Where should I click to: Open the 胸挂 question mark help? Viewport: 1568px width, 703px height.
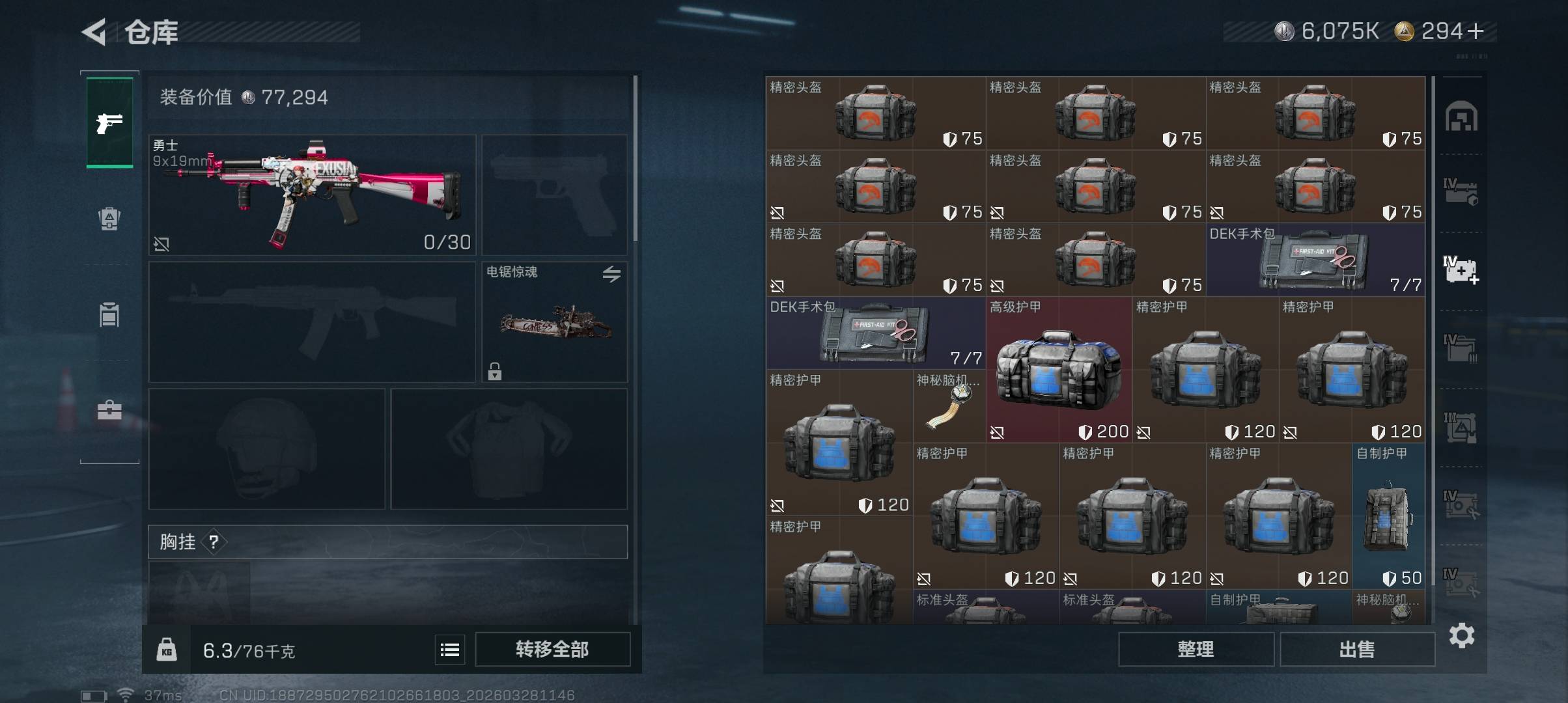tap(214, 542)
